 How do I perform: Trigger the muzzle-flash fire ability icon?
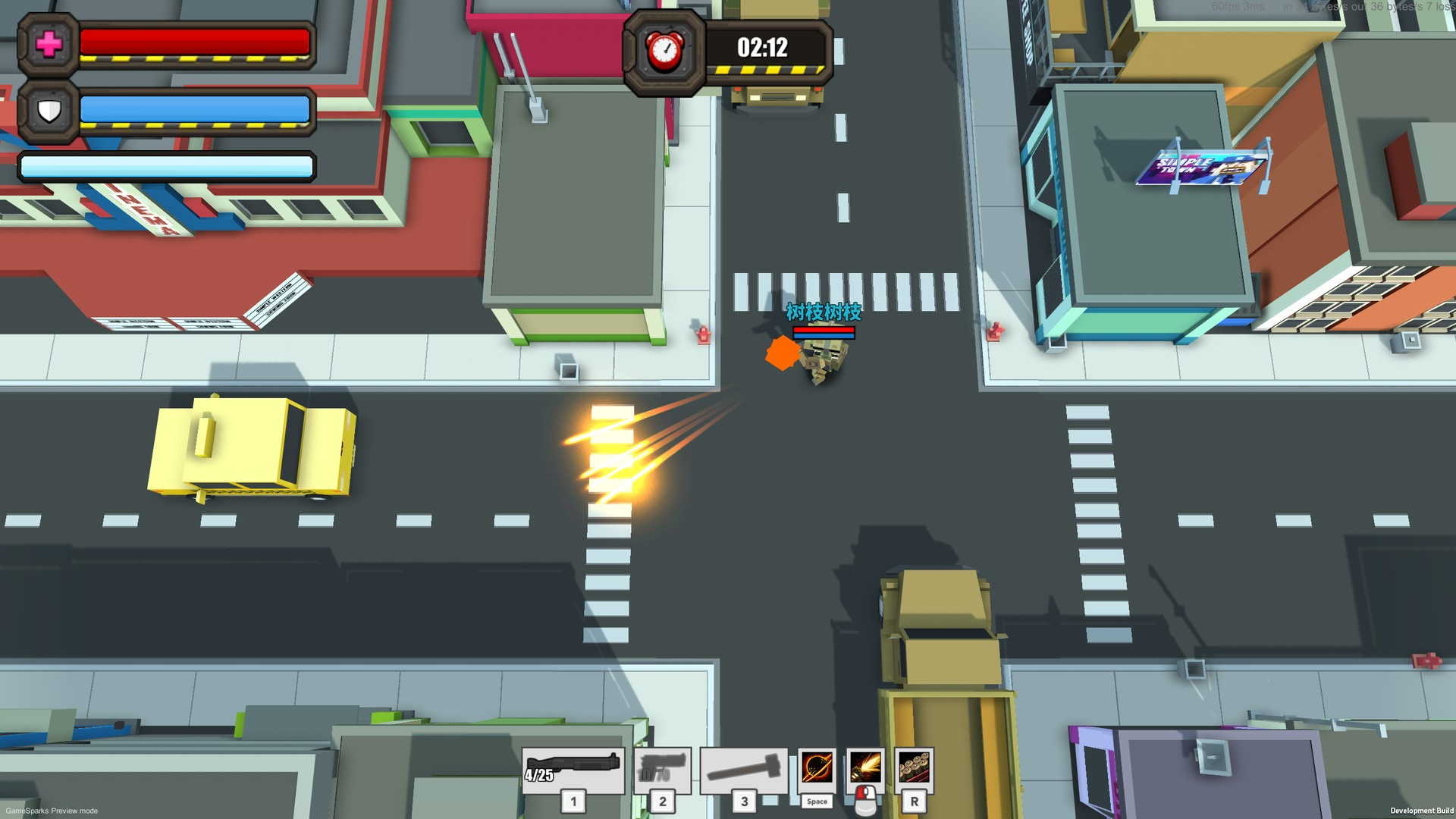[865, 767]
